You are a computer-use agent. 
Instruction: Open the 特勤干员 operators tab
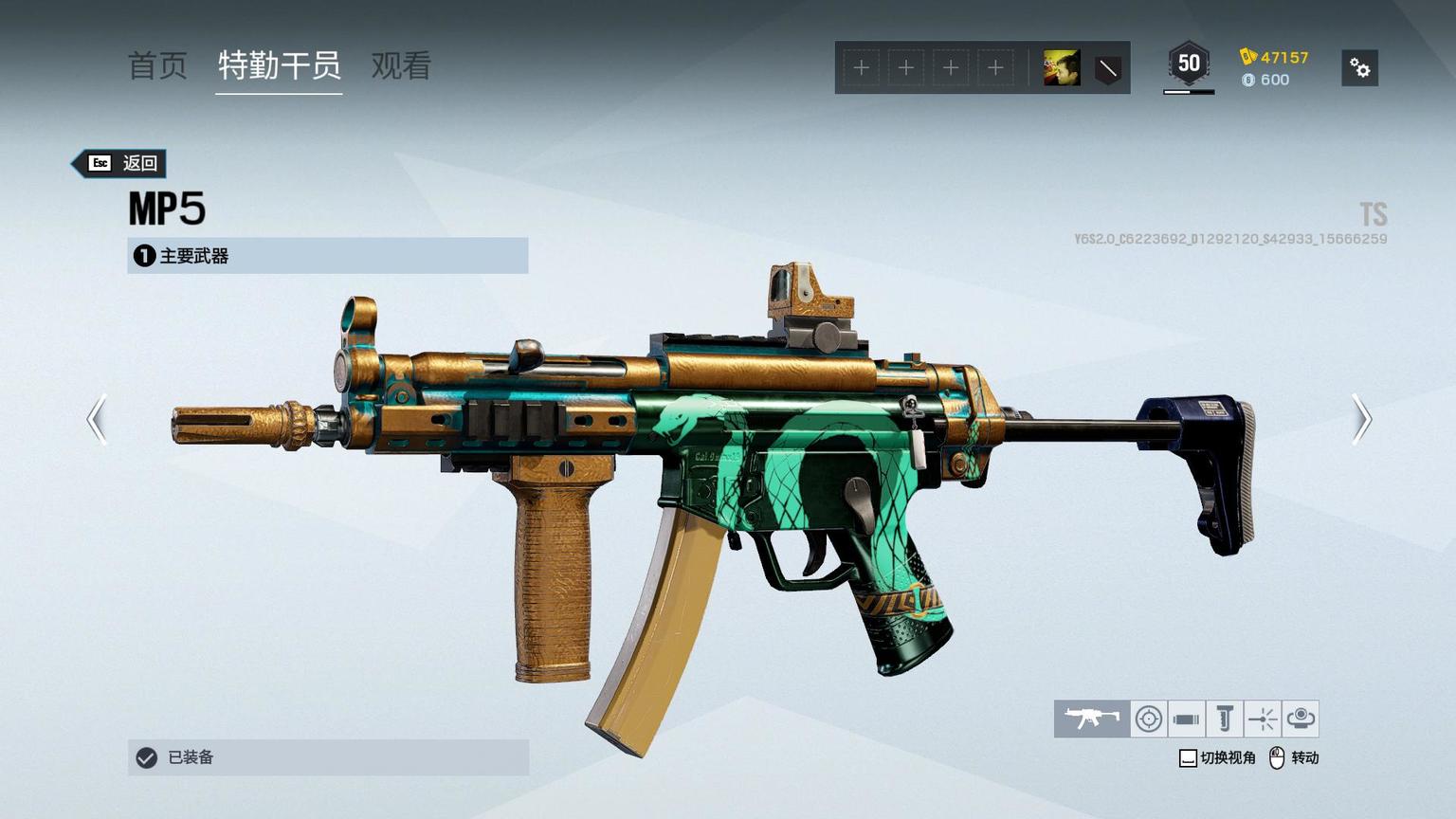tap(279, 65)
